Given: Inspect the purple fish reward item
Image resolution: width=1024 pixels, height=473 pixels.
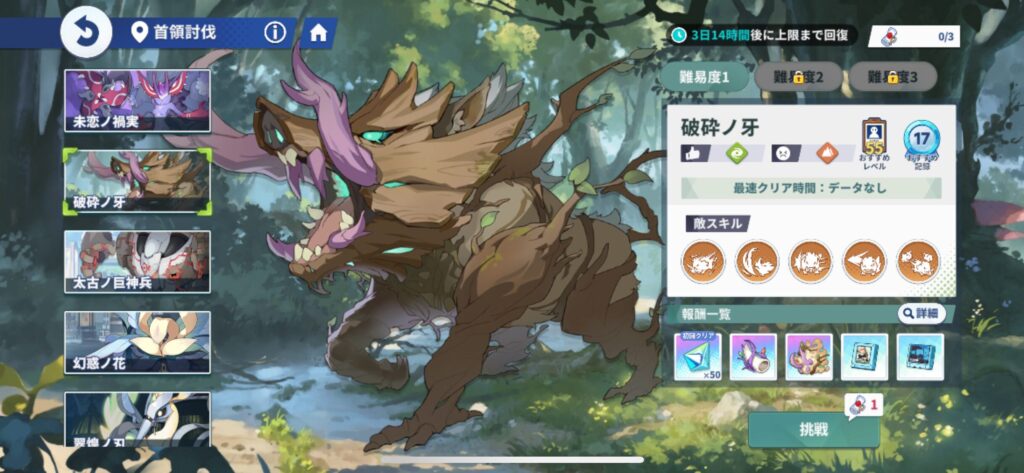Looking at the screenshot, I should 756,357.
